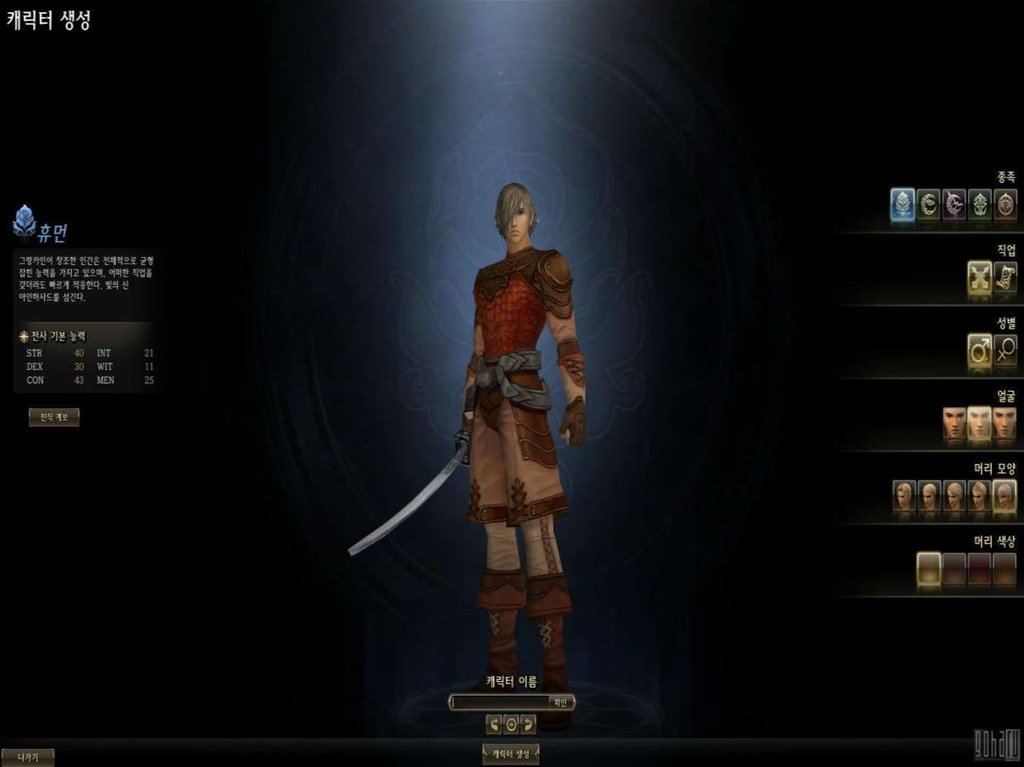This screenshot has width=1024, height=767.
Task: Confirm the name with the 확인 button
Action: (x=560, y=702)
